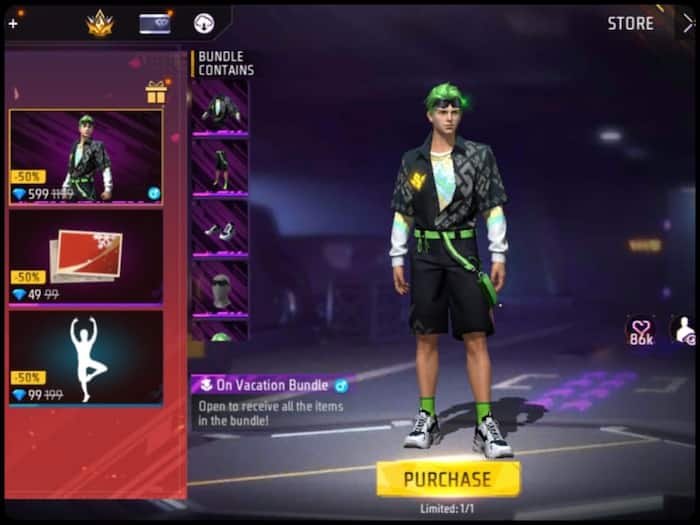View the jacket item in bundle contents
Screen dimensions: 700x525
click(x=219, y=108)
